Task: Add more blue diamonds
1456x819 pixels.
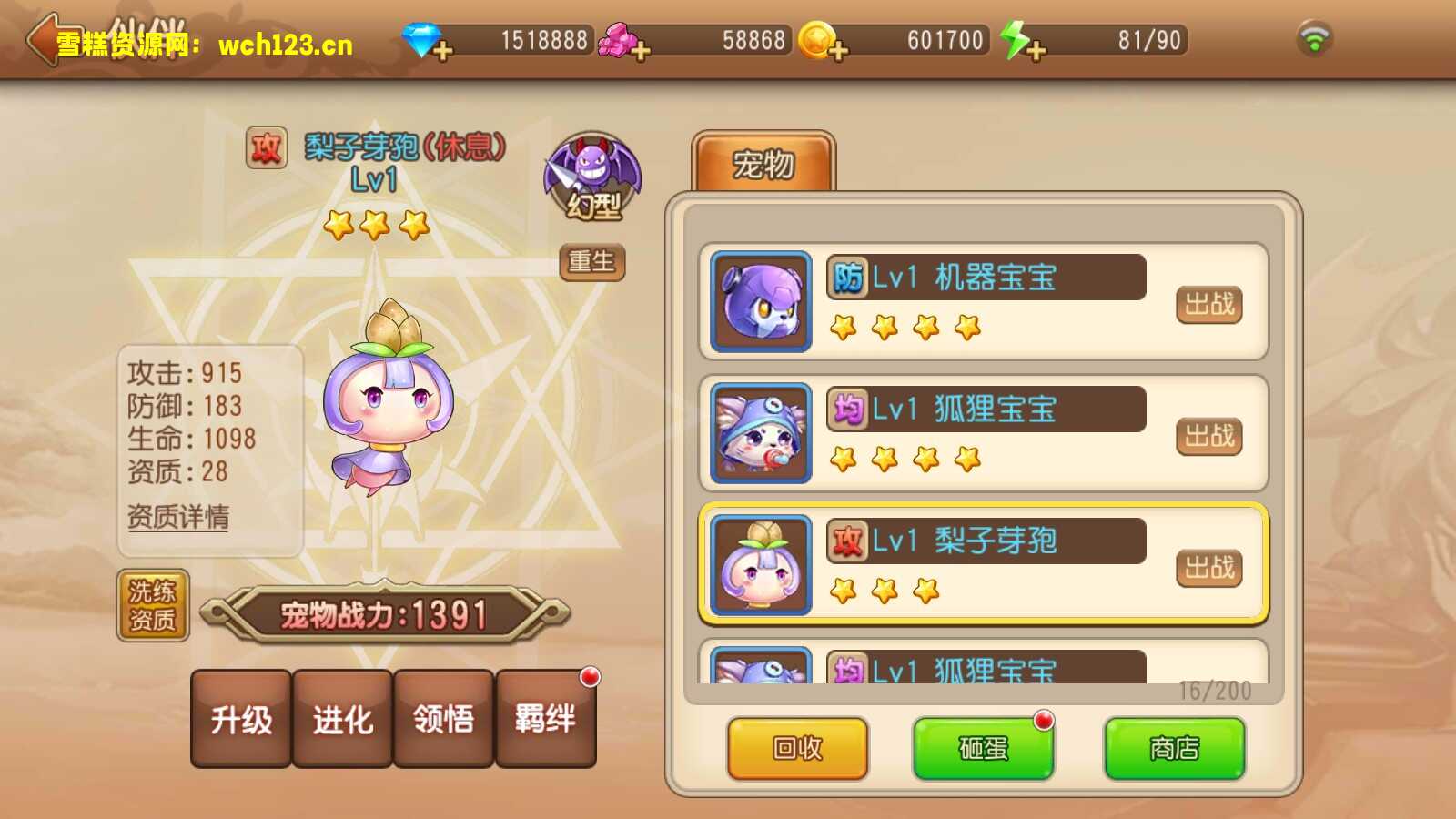Action: coord(442,50)
